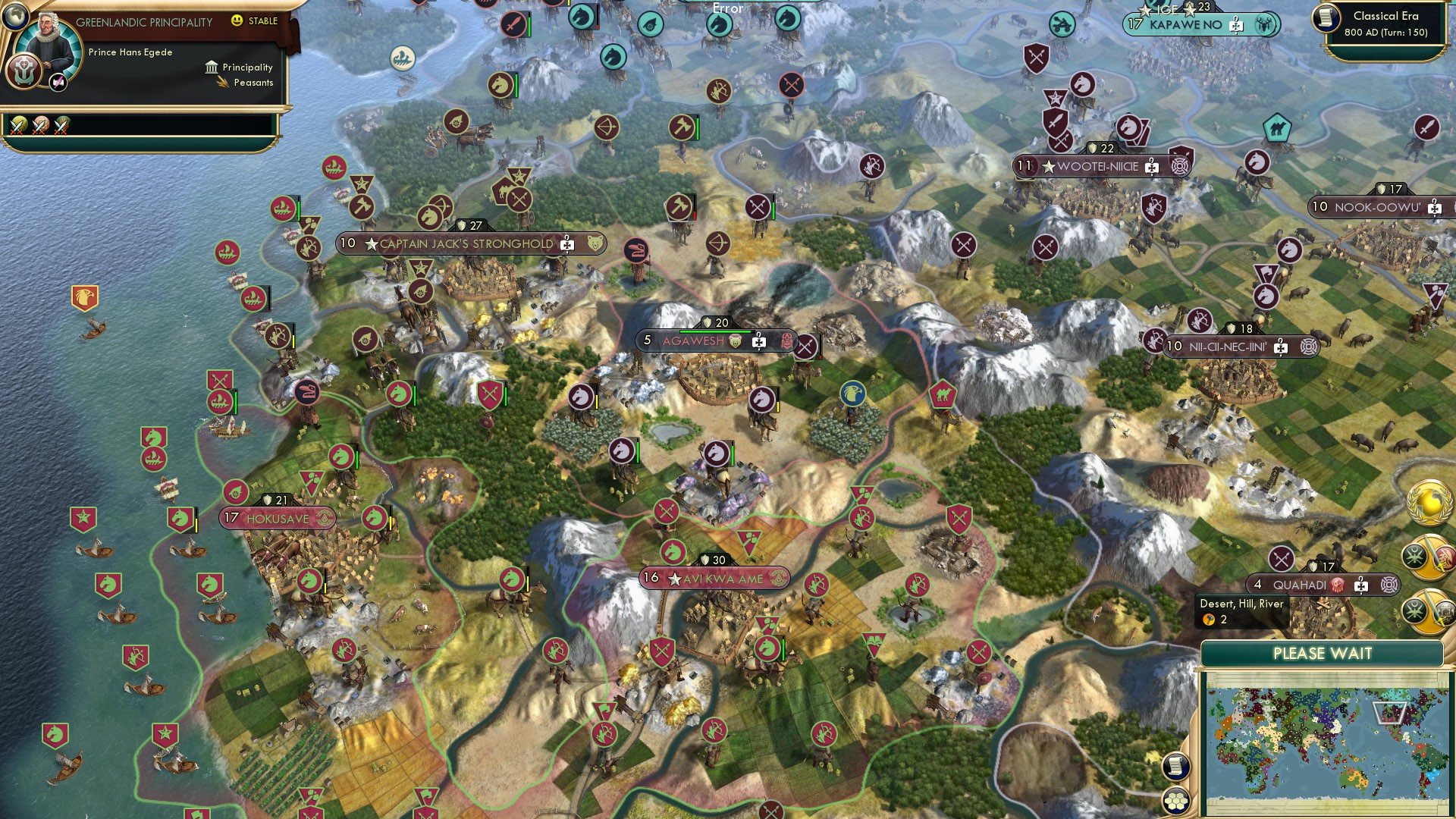
Task: Click the STABLE smiley-face stability indicator
Action: tap(237, 20)
